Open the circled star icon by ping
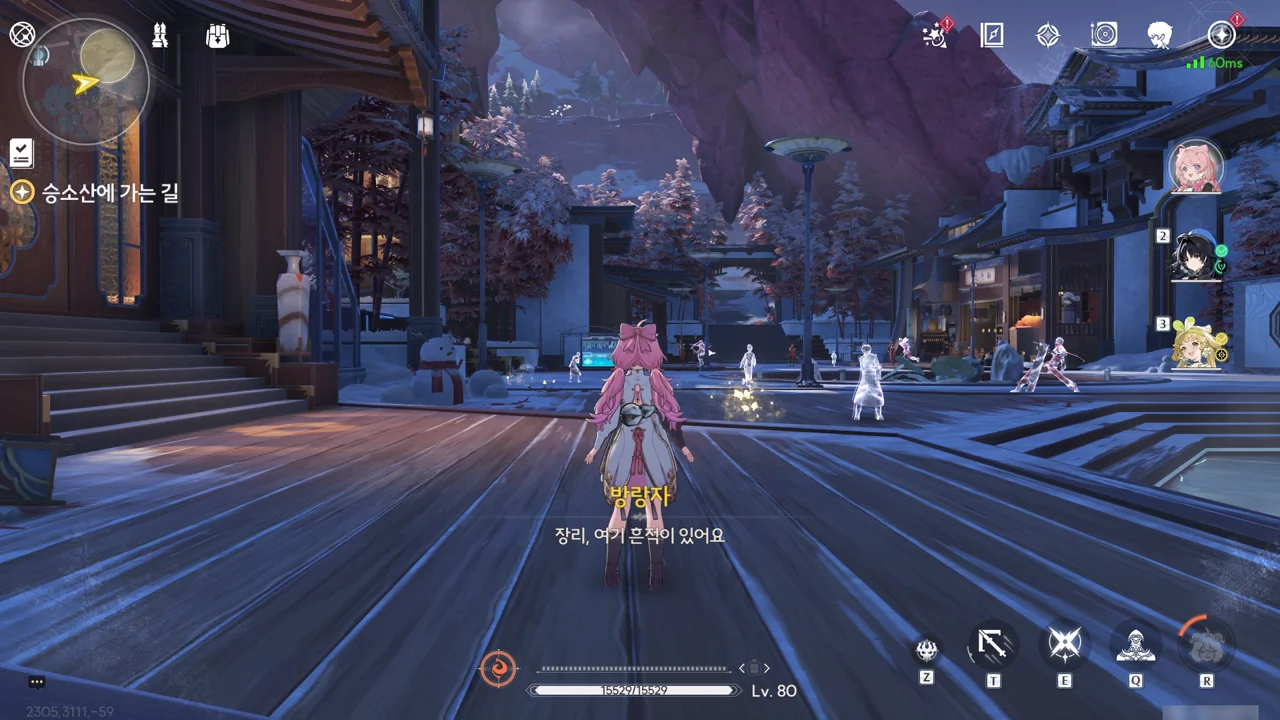Viewport: 1280px width, 720px height. [x=1221, y=35]
